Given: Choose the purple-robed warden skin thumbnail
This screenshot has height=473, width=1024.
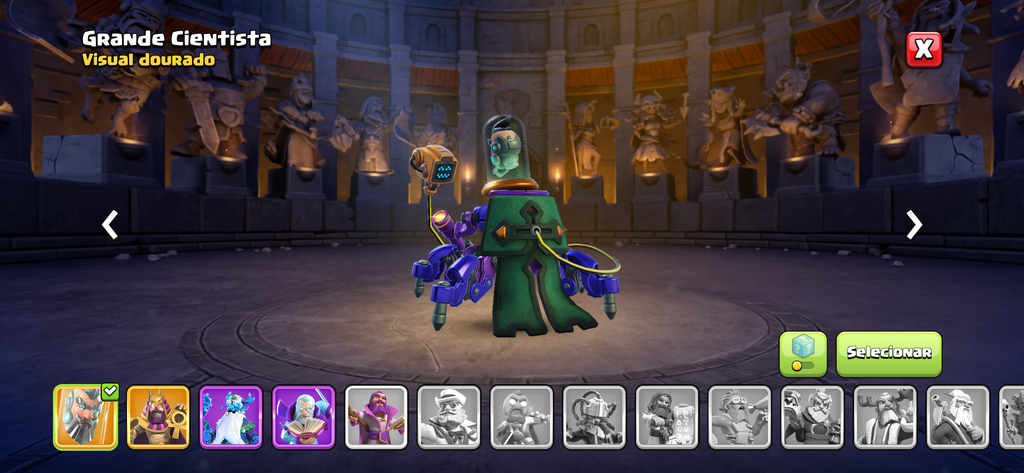Looking at the screenshot, I should pos(376,416).
